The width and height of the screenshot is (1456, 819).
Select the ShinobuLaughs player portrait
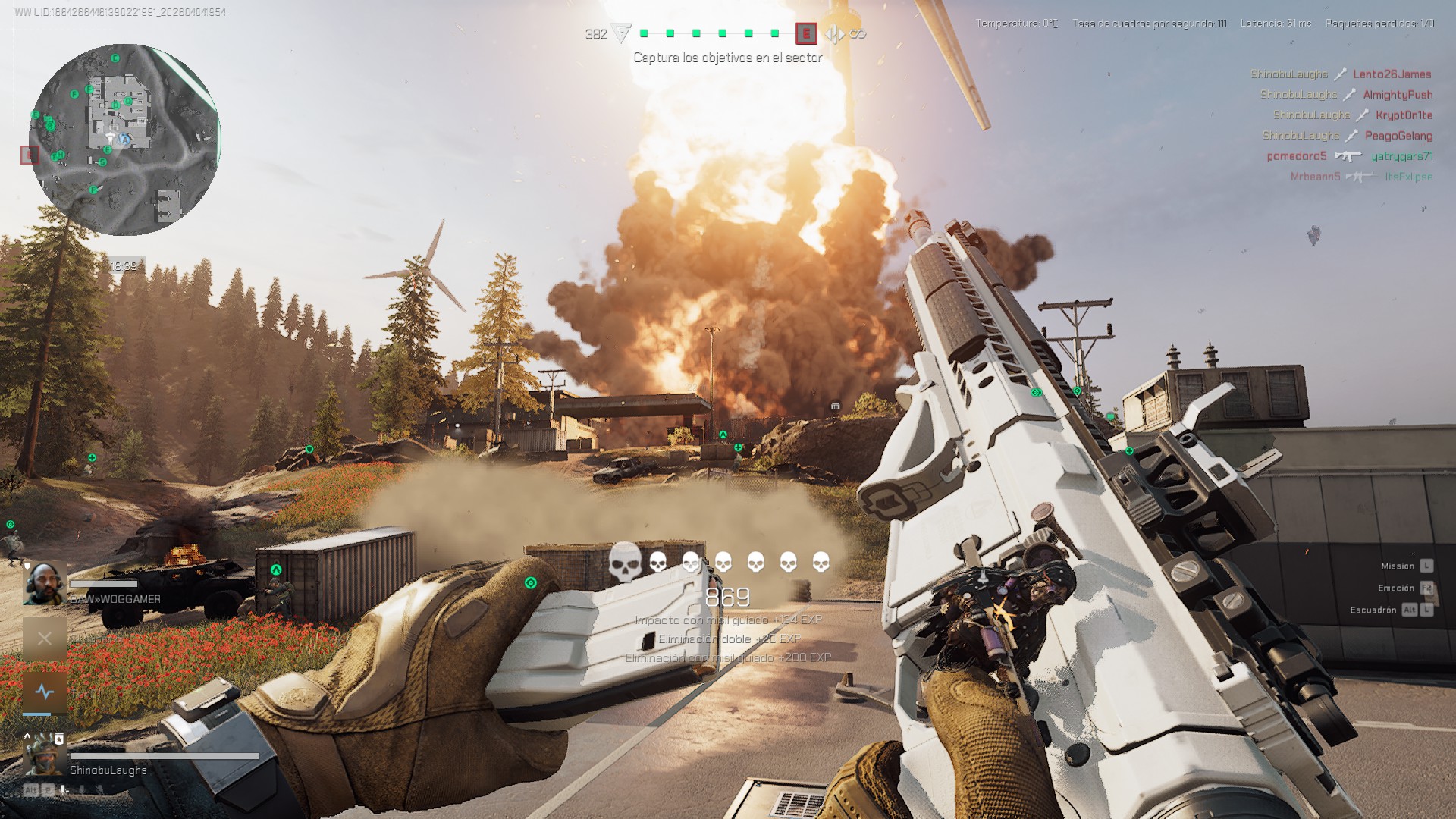pos(44,753)
